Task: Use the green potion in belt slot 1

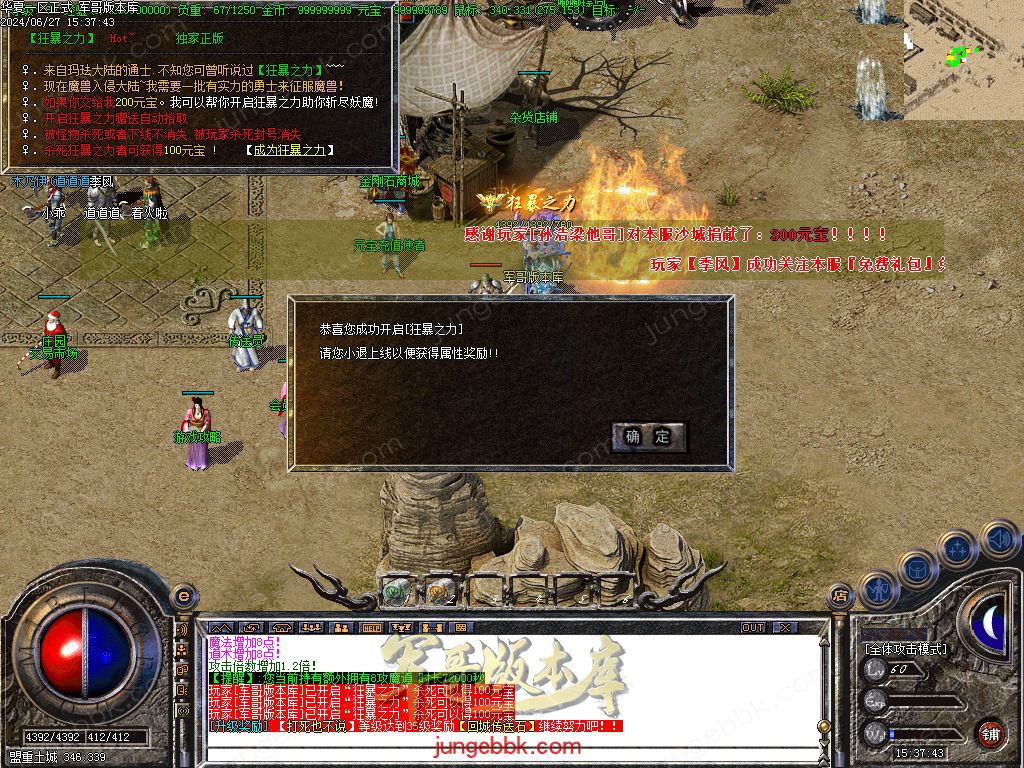Action: pos(397,591)
